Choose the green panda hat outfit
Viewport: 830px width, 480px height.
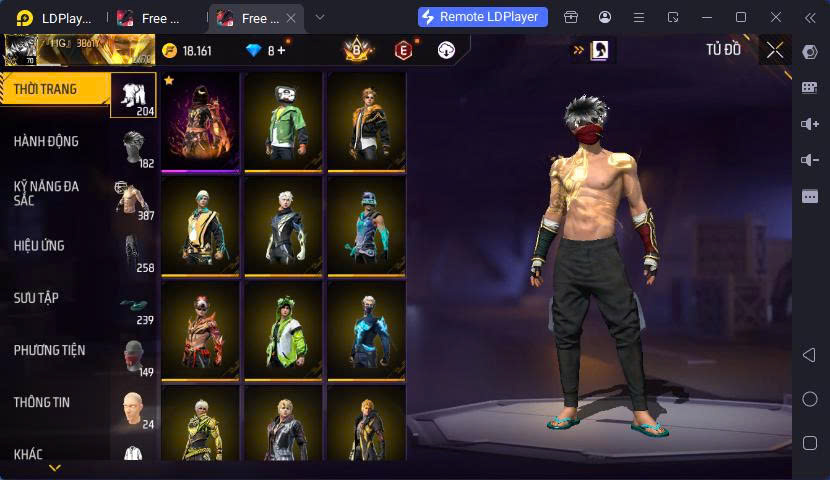click(284, 120)
